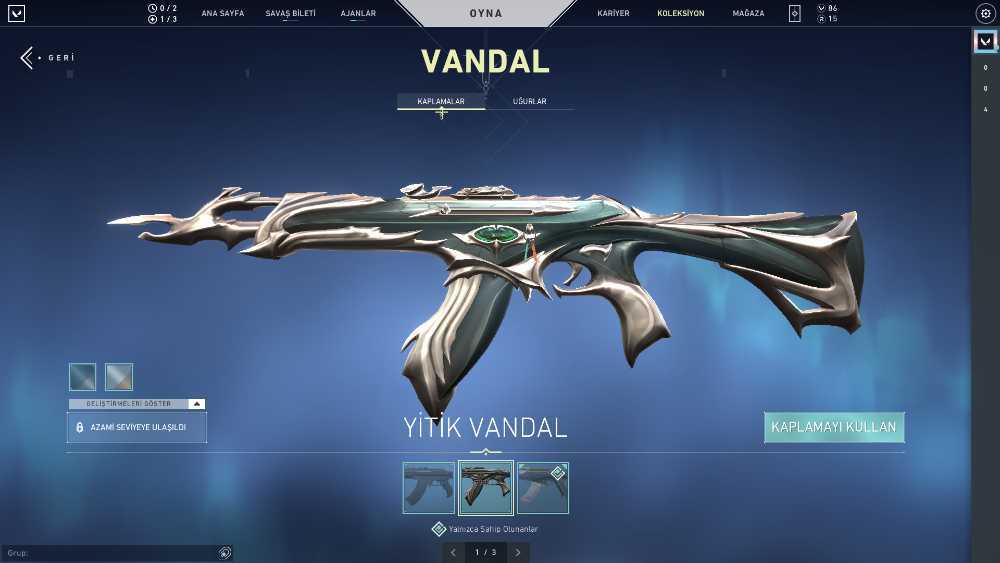
Task: Switch to the Uğurlar buddies tab
Action: pos(529,102)
